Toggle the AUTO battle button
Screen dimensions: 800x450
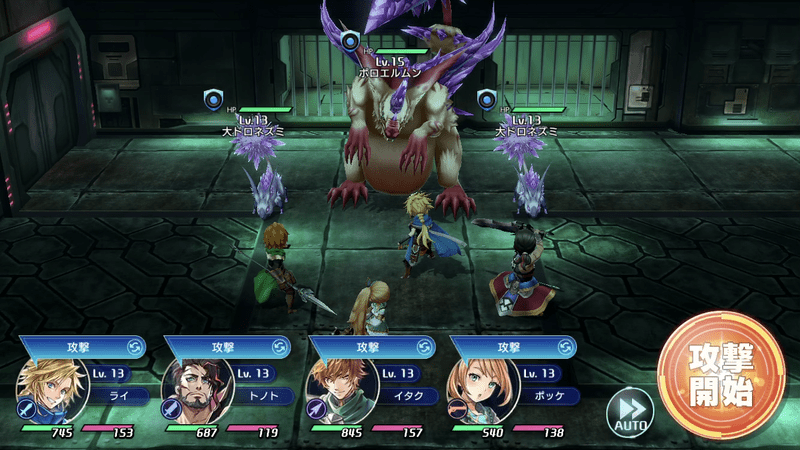coord(630,409)
